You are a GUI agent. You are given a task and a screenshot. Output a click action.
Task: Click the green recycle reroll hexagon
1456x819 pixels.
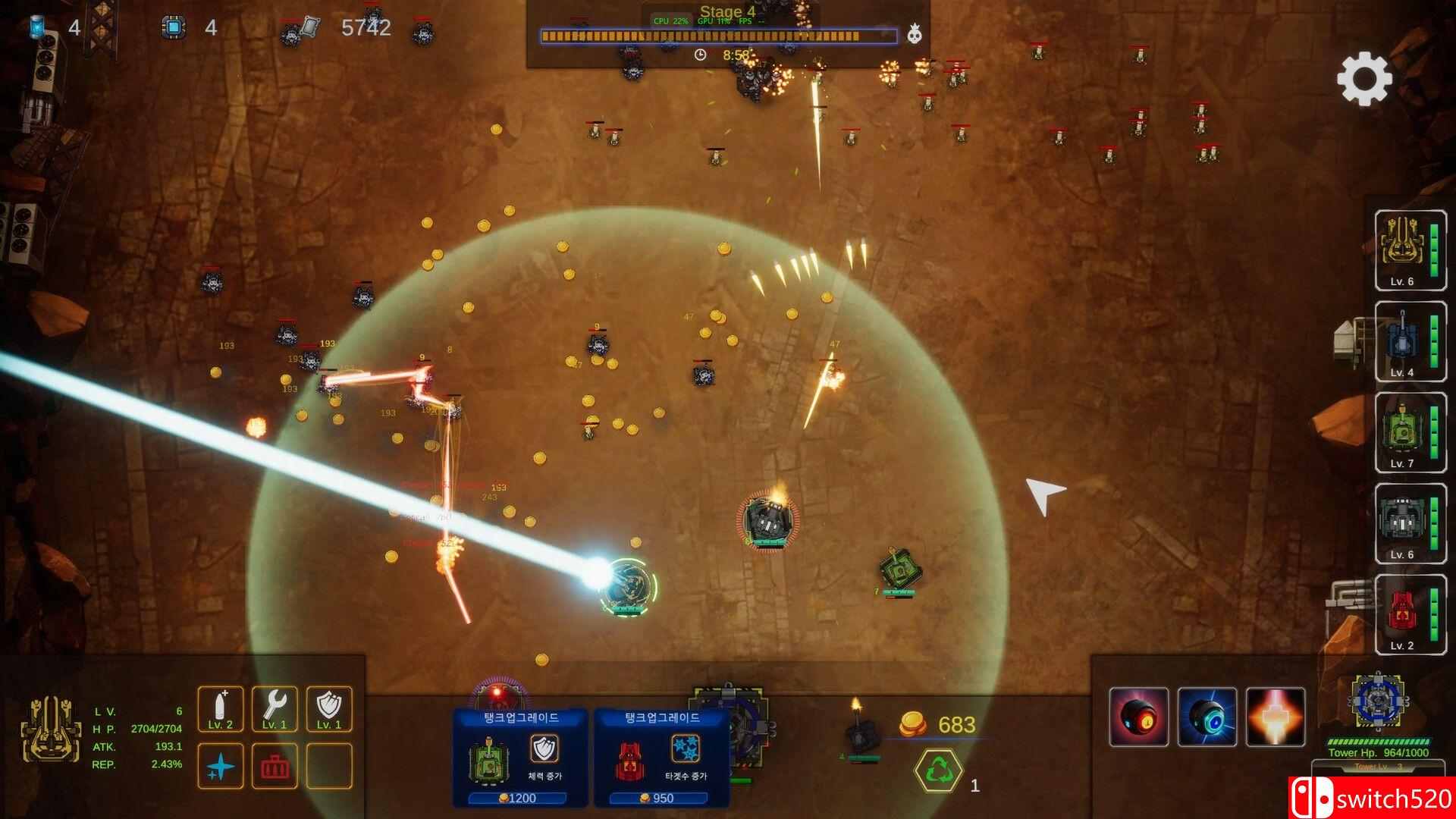pyautogui.click(x=938, y=770)
